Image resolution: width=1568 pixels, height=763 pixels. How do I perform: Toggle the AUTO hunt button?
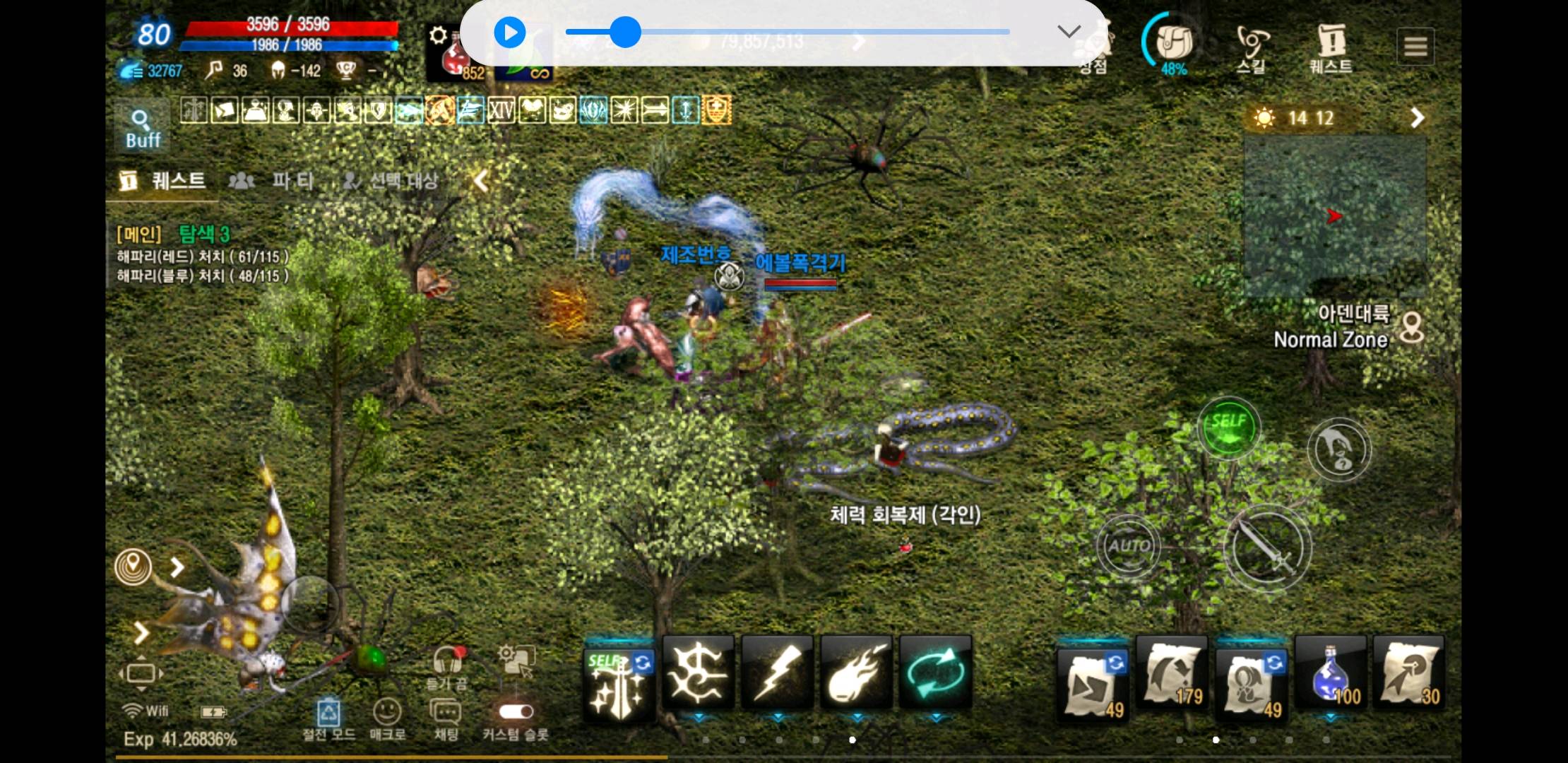1128,545
